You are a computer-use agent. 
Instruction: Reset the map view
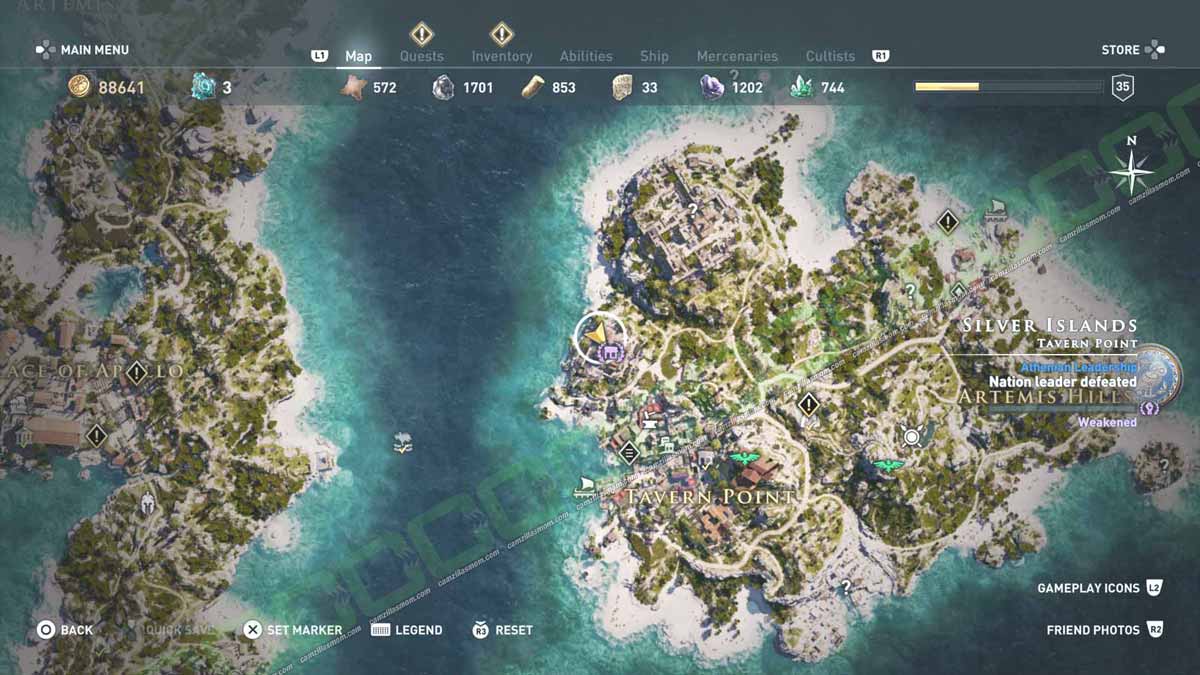tap(503, 630)
